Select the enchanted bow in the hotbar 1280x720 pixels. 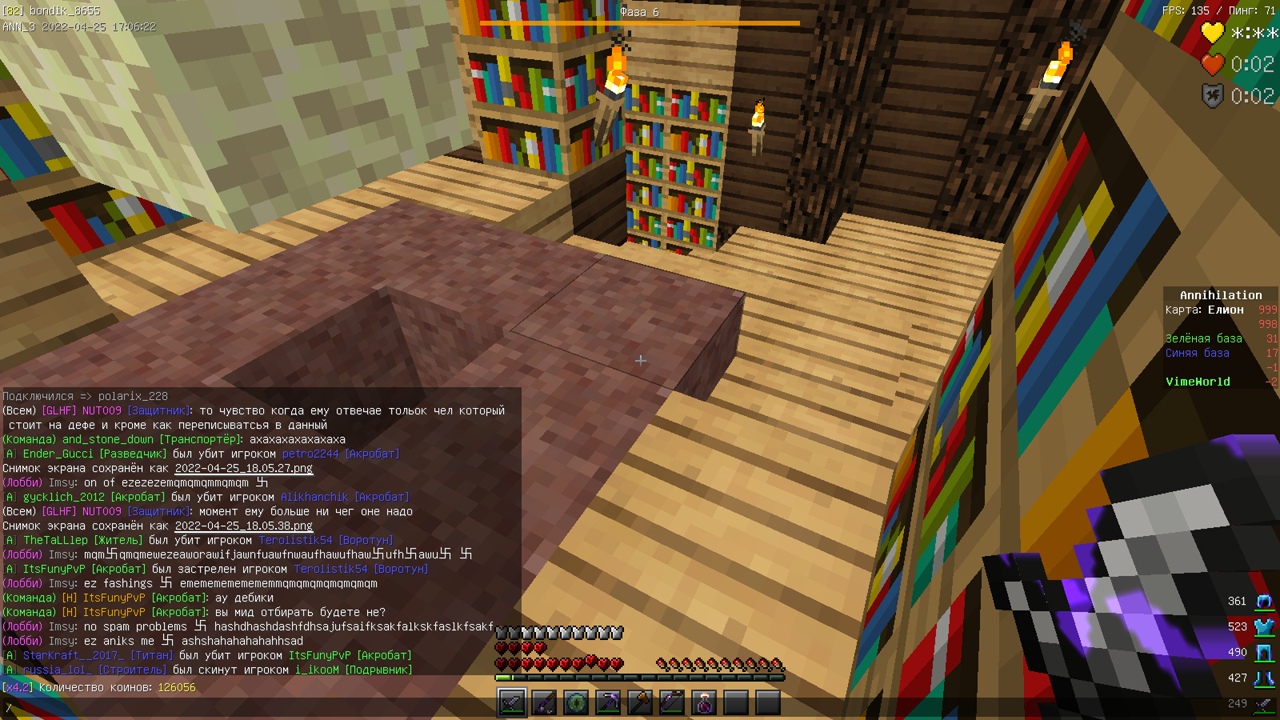(x=672, y=703)
